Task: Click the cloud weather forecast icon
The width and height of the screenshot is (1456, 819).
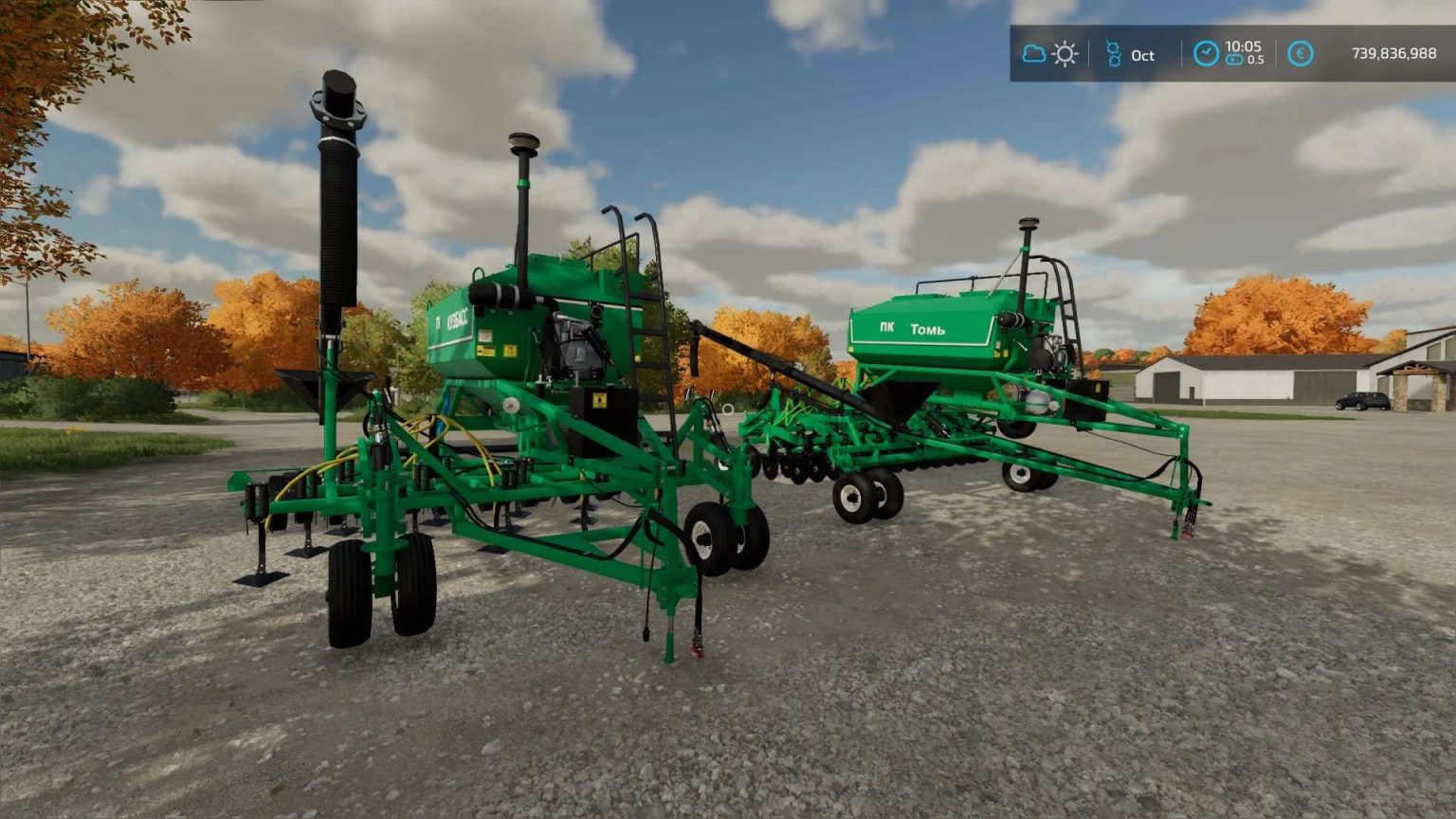Action: click(1033, 53)
